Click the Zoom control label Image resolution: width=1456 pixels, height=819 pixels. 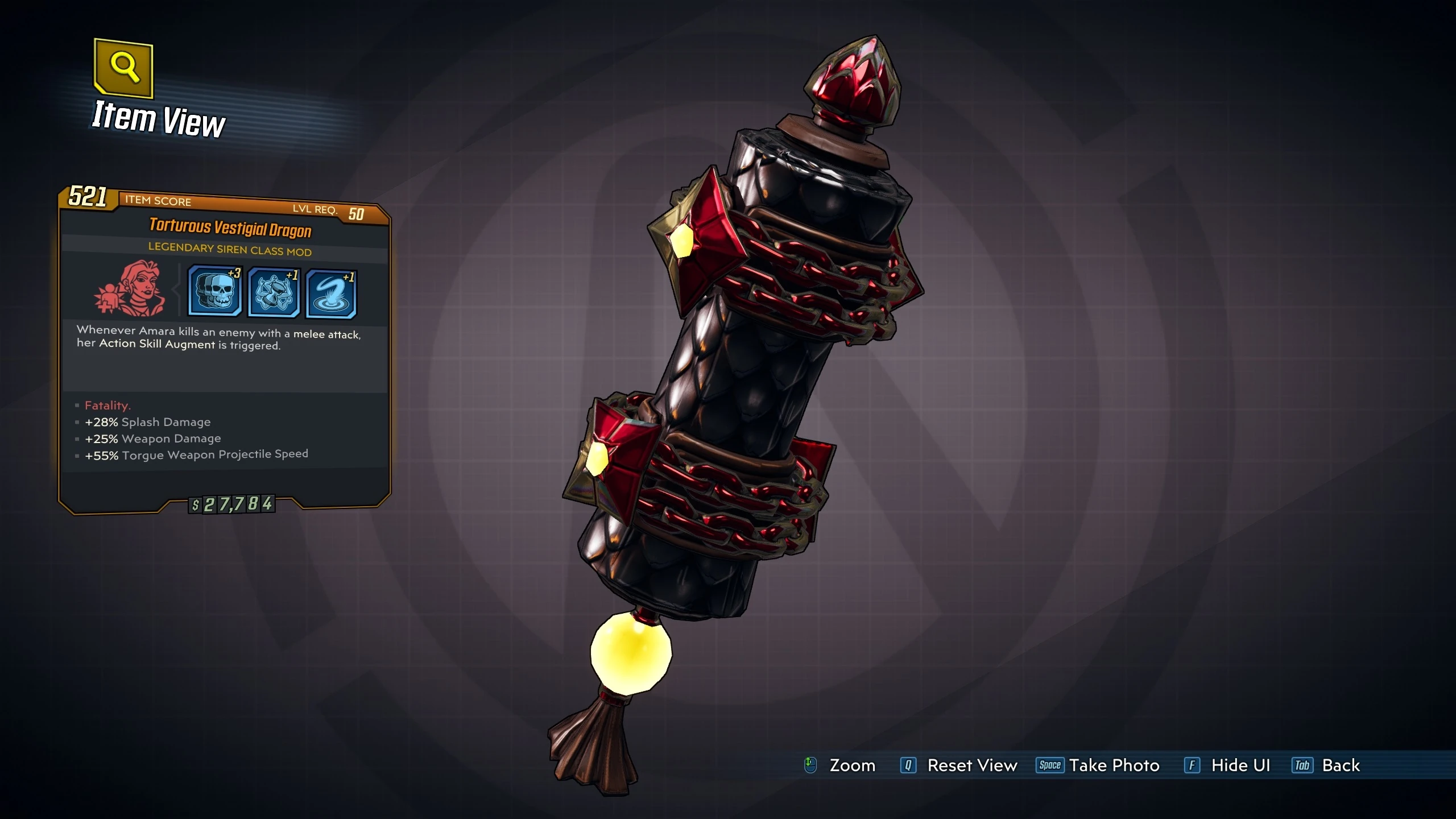click(x=852, y=766)
